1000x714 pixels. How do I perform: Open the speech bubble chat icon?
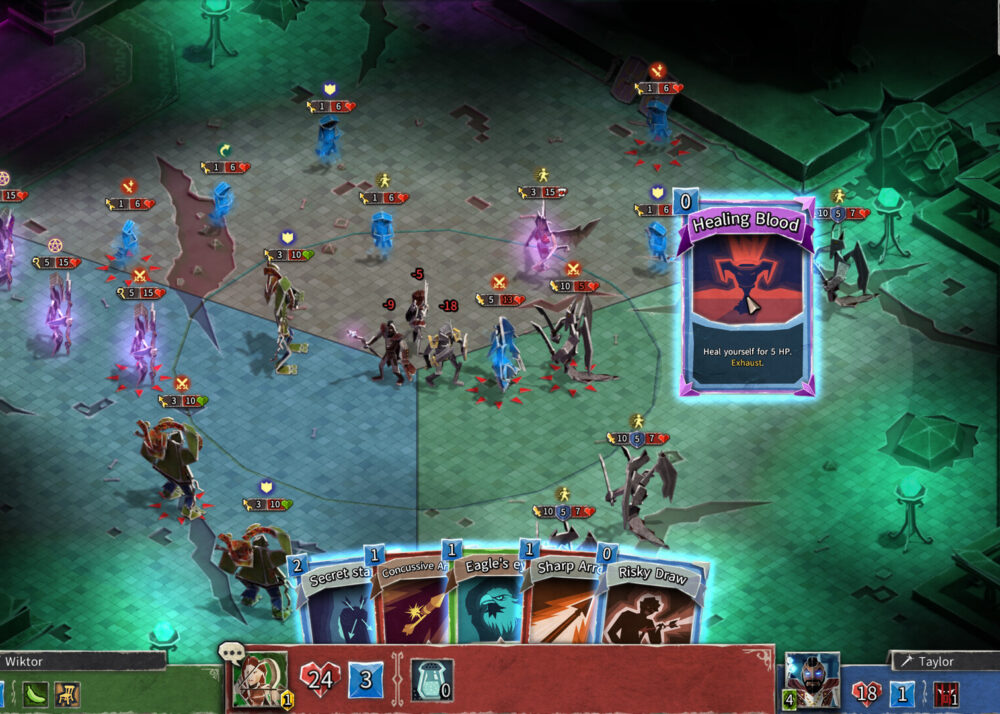231,655
